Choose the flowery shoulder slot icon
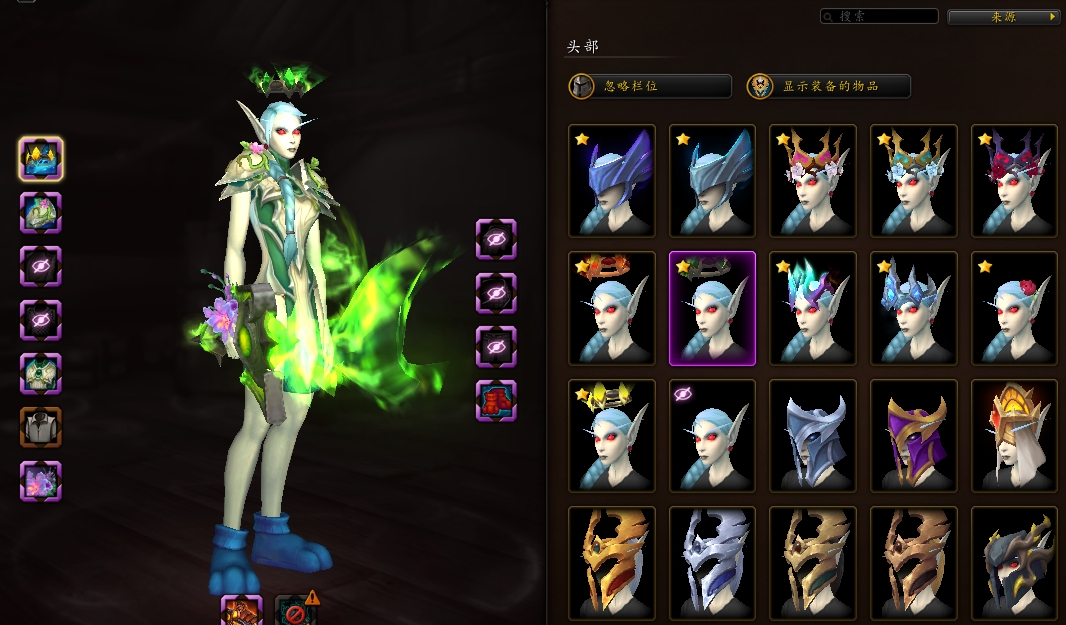The width and height of the screenshot is (1066, 625). (41, 212)
